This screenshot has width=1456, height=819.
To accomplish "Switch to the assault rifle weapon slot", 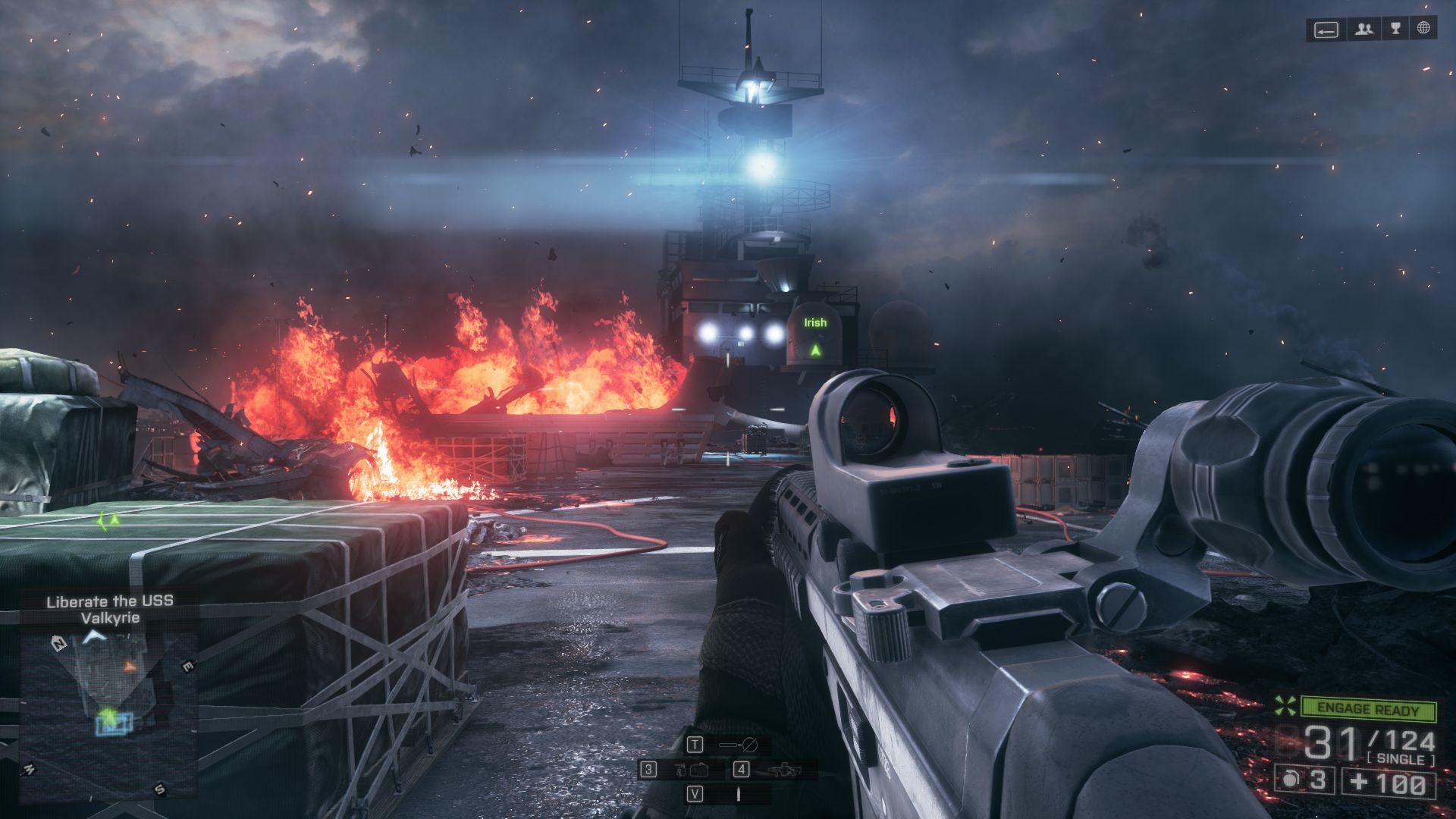I will point(783,770).
